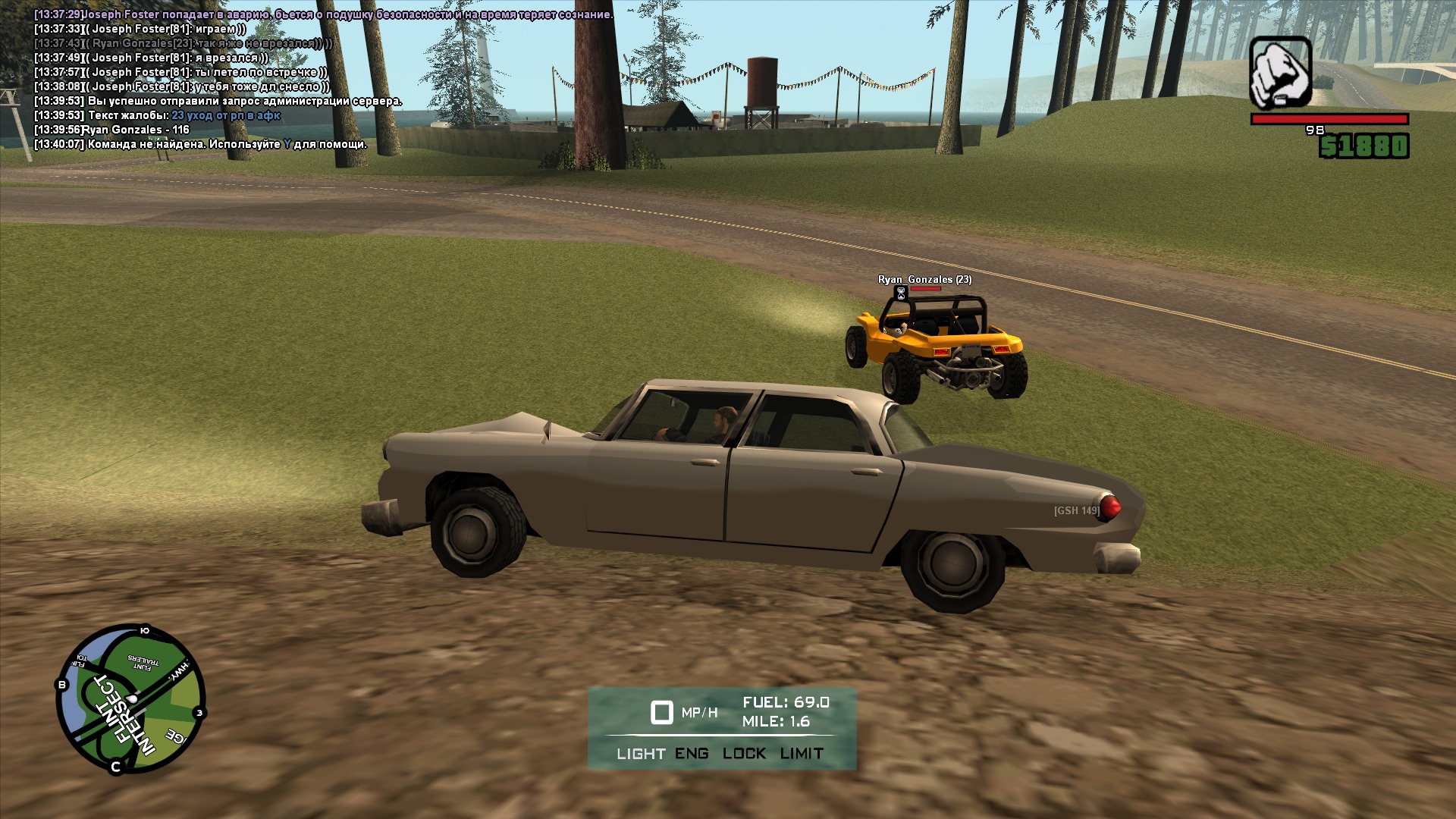
Task: Toggle the LOCK door indicator
Action: (744, 754)
